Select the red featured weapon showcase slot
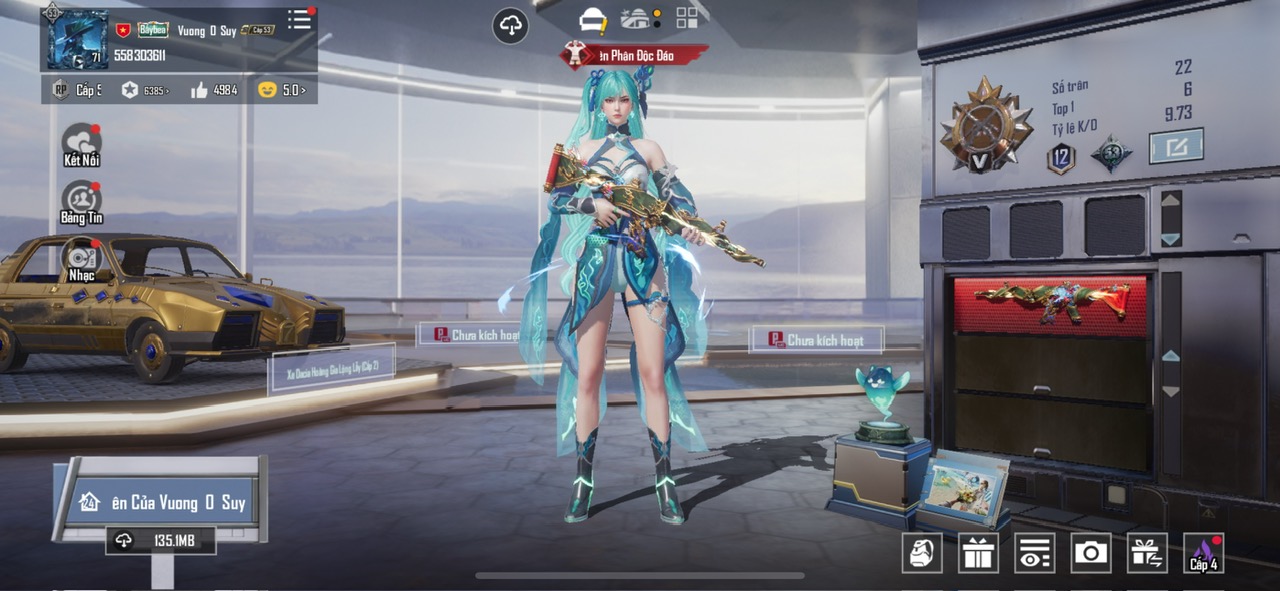 tap(1051, 304)
